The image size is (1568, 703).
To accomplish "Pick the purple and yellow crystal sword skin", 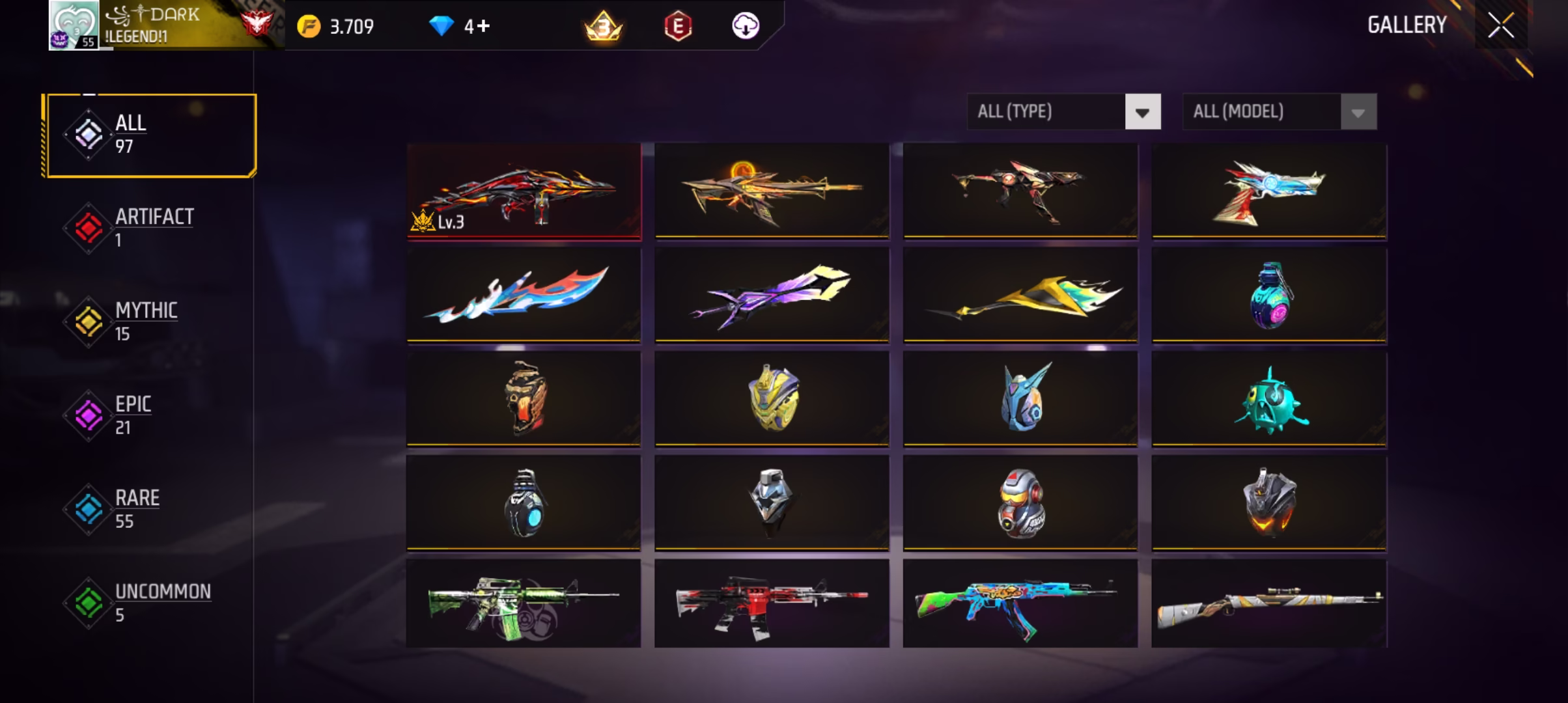I will point(772,295).
